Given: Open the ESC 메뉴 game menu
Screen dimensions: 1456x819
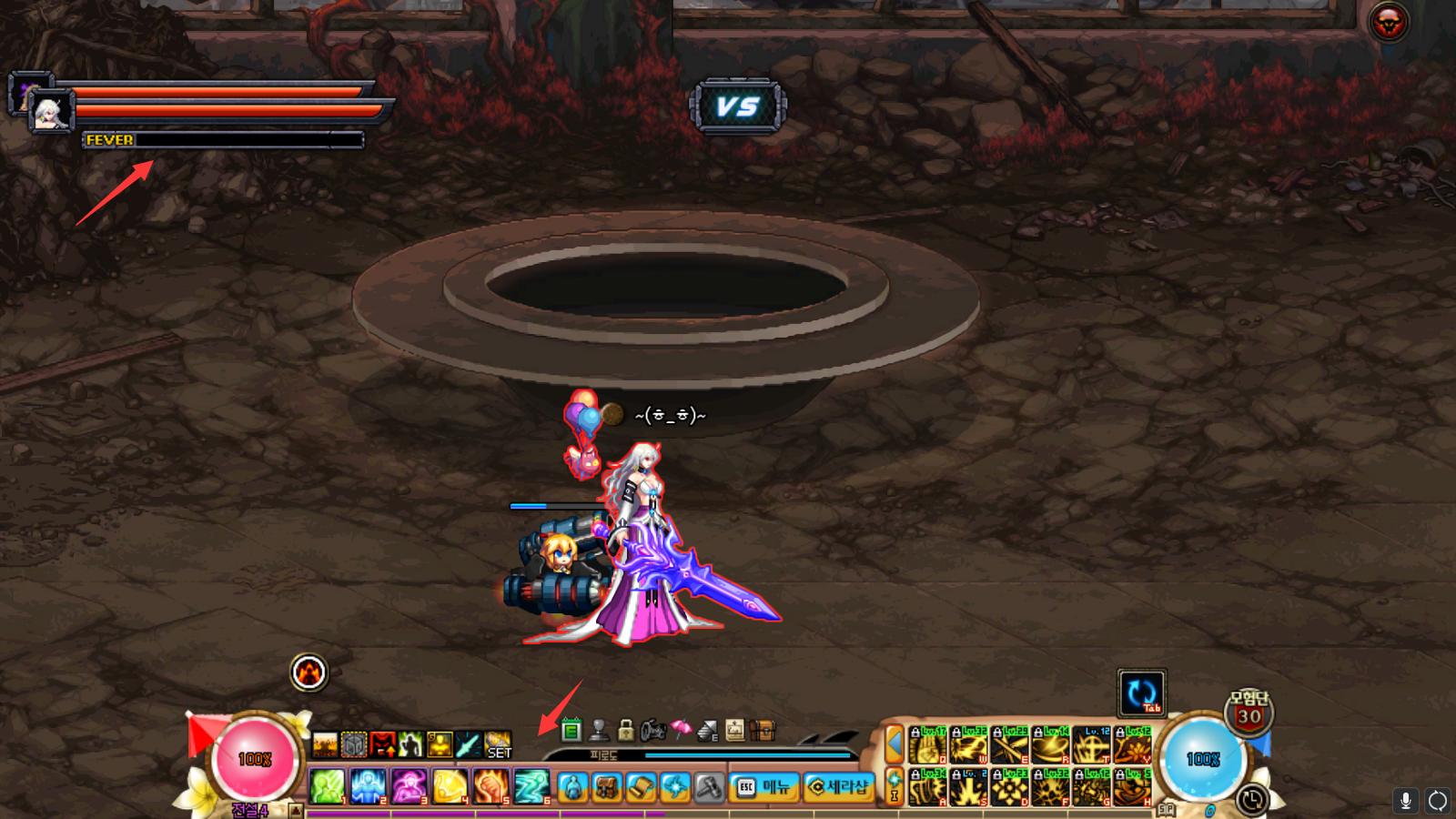Looking at the screenshot, I should coord(763,788).
